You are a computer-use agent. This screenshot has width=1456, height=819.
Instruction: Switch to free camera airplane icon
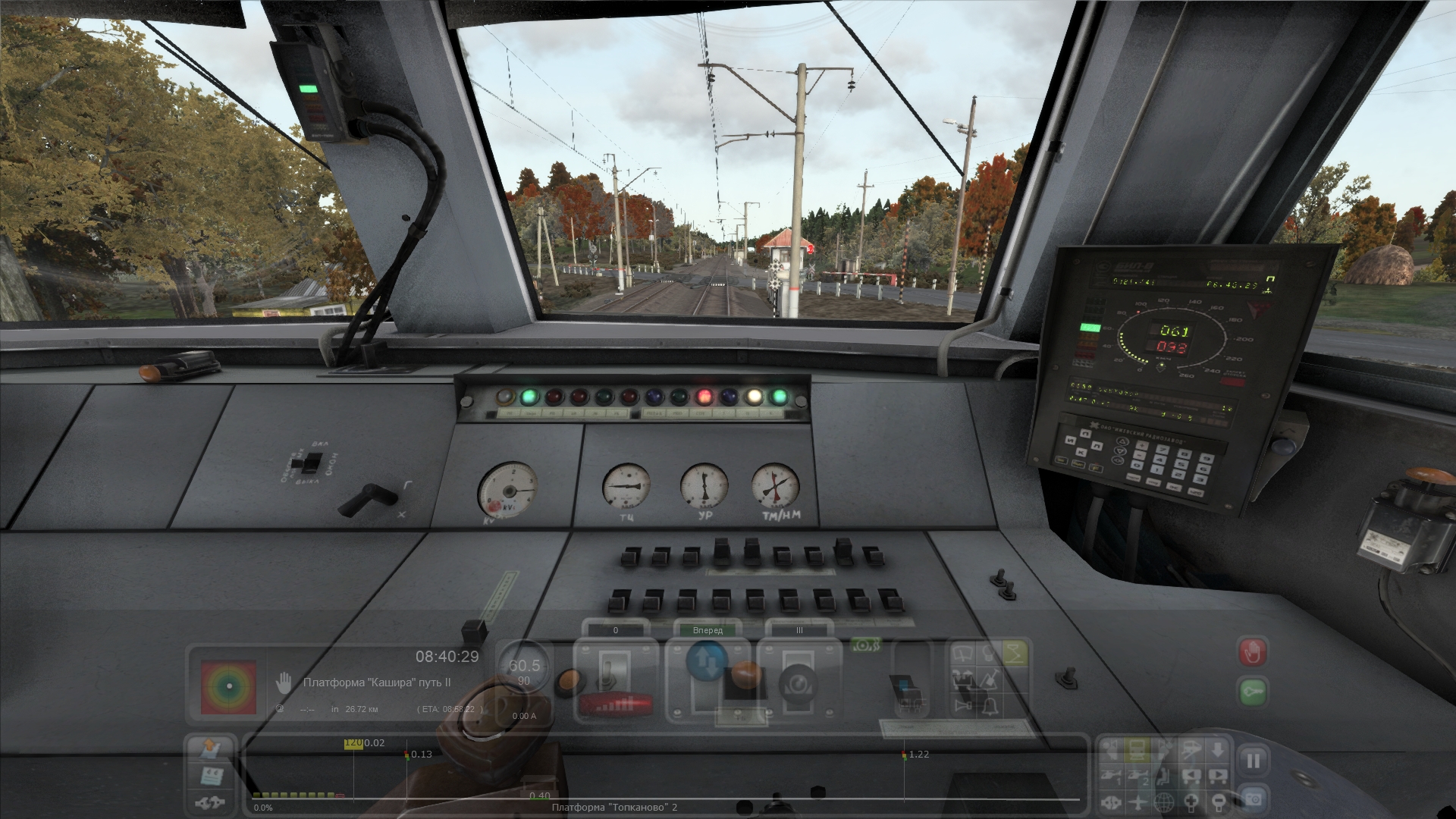click(x=1137, y=802)
